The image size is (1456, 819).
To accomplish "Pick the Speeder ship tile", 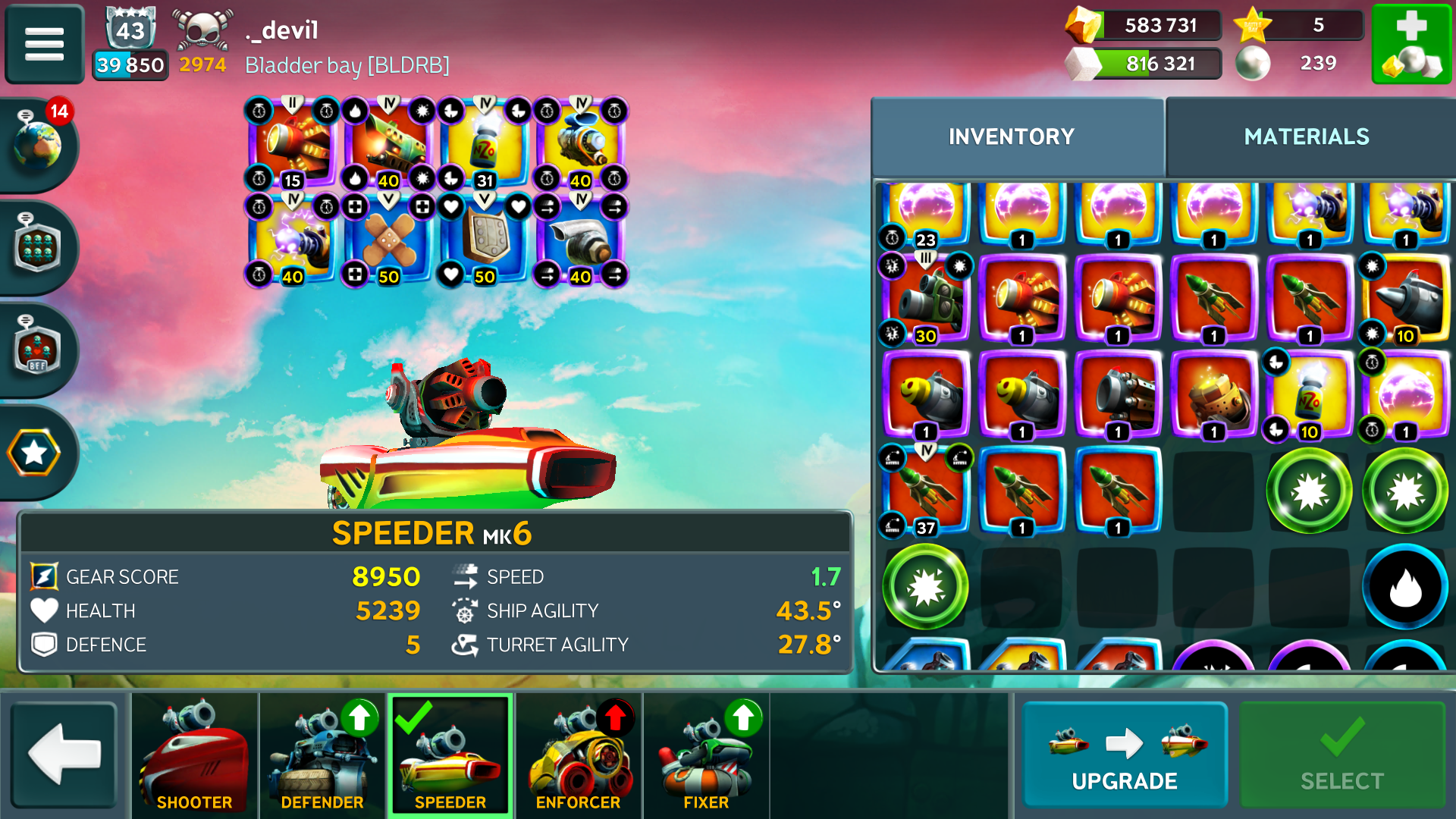I will pyautogui.click(x=450, y=755).
